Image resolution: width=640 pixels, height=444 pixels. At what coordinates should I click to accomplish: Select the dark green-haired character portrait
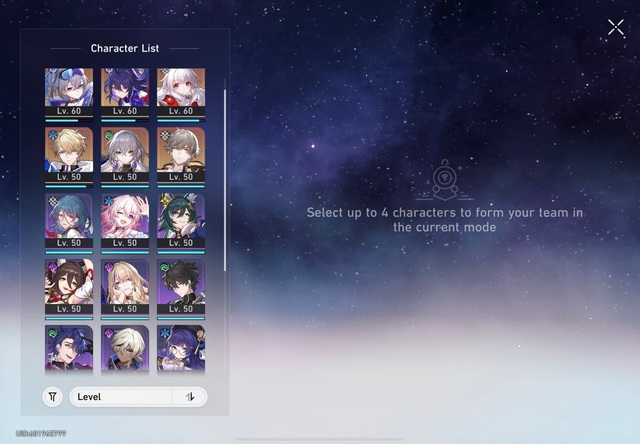181,218
